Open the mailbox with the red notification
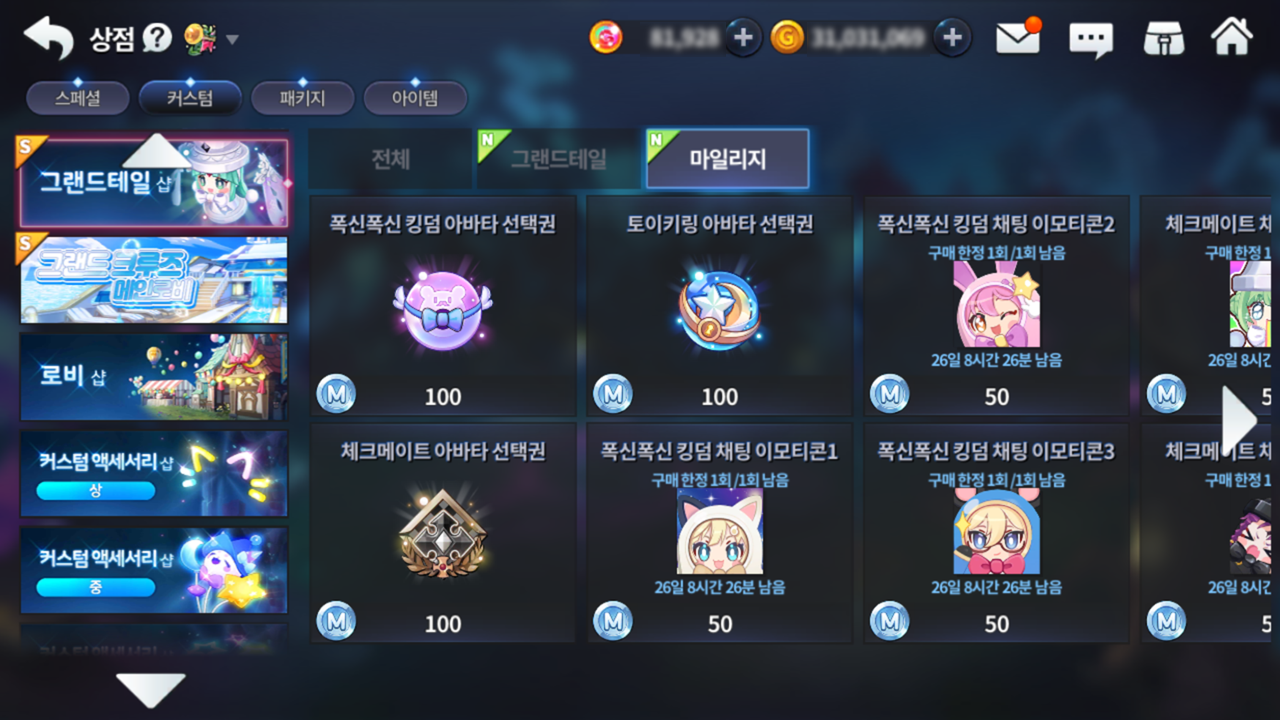The height and width of the screenshot is (720, 1280). [x=1017, y=35]
